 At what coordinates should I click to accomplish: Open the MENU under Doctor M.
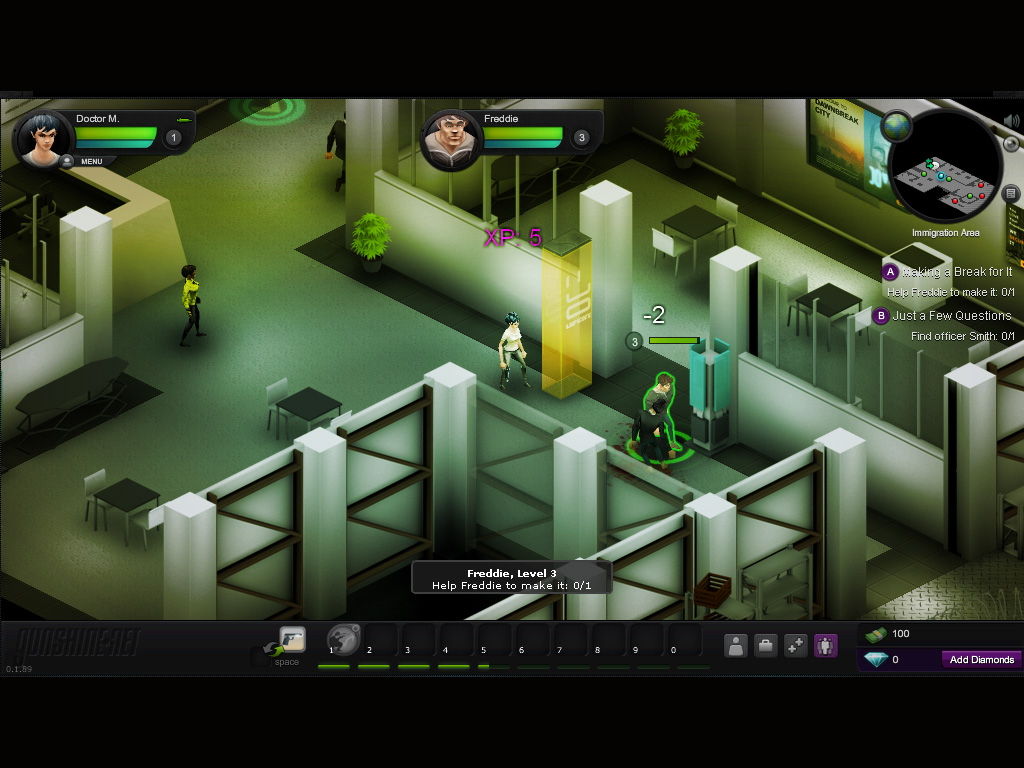coord(91,161)
